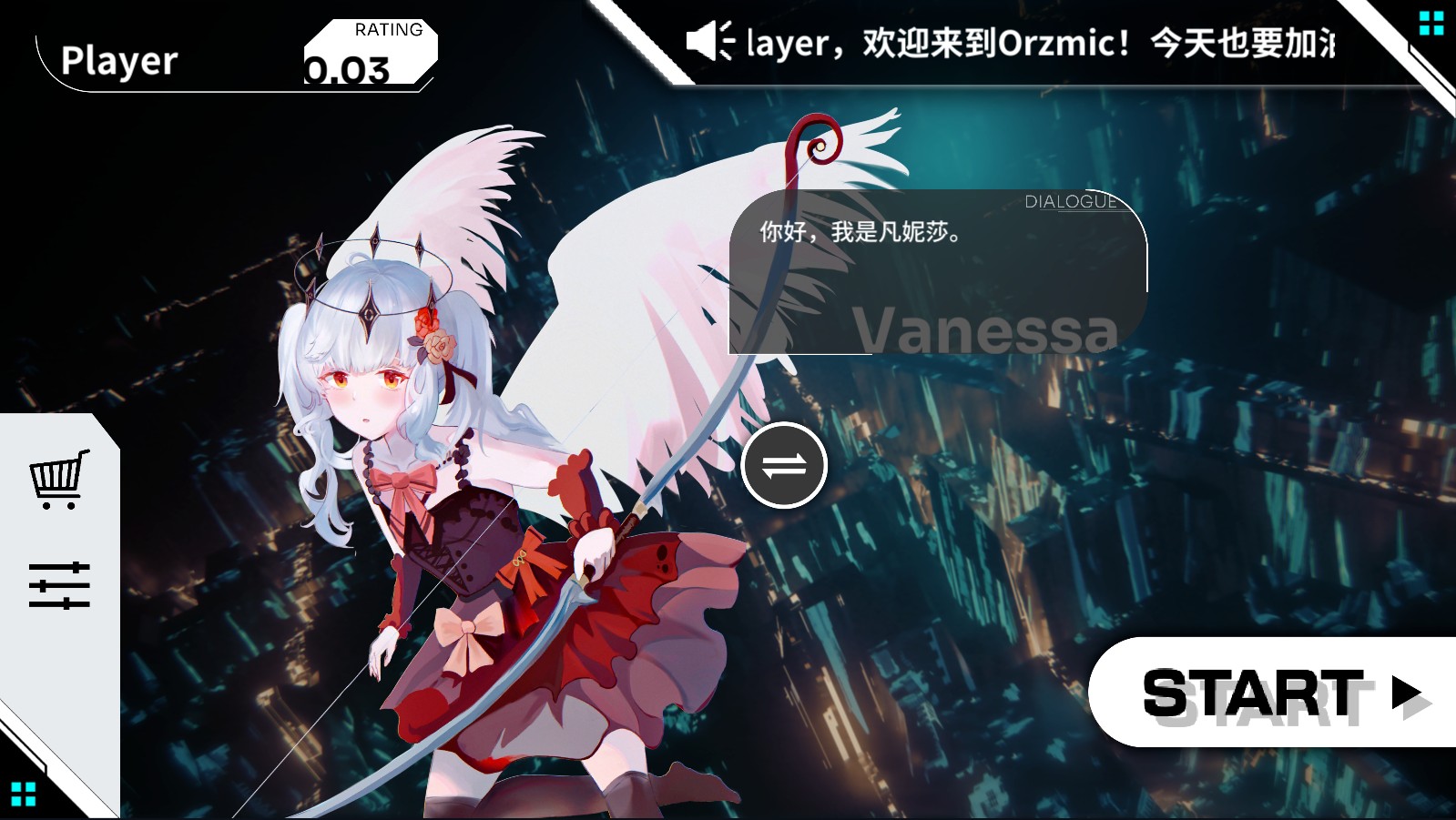This screenshot has height=820, width=1456.
Task: Open the shop with the cart icon
Action: click(x=60, y=480)
